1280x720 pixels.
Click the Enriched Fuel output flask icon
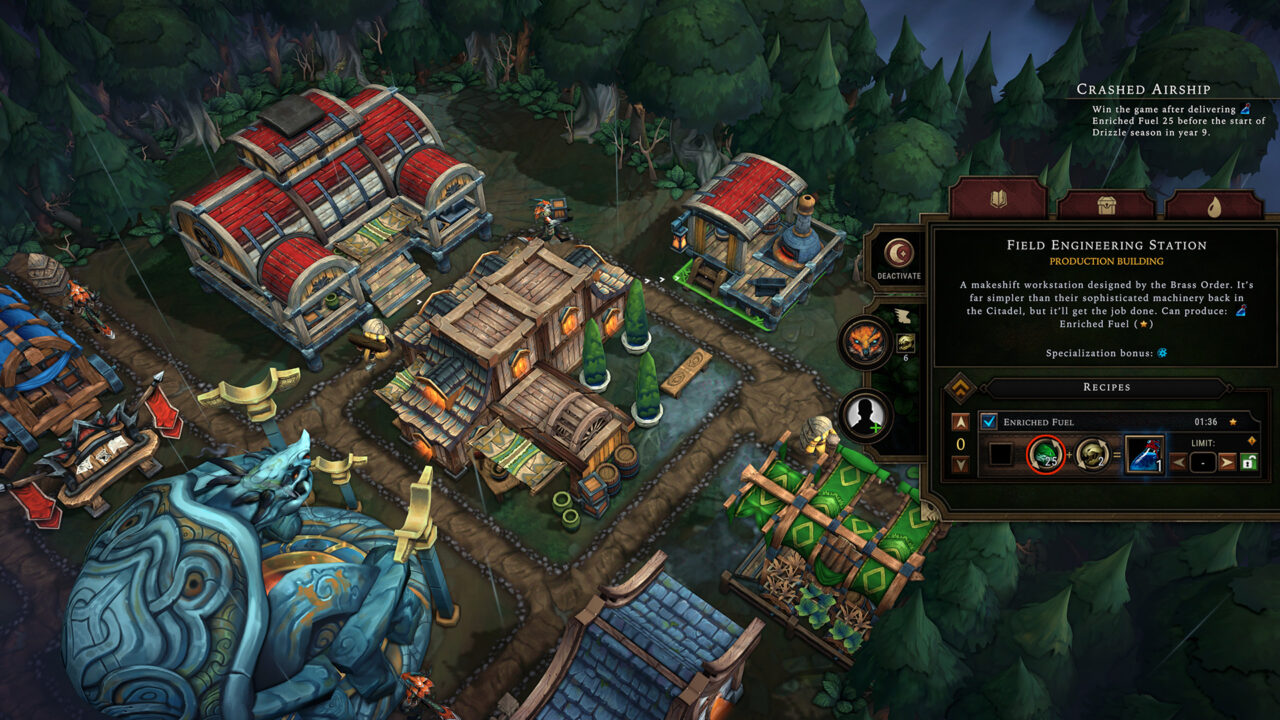[x=1140, y=455]
